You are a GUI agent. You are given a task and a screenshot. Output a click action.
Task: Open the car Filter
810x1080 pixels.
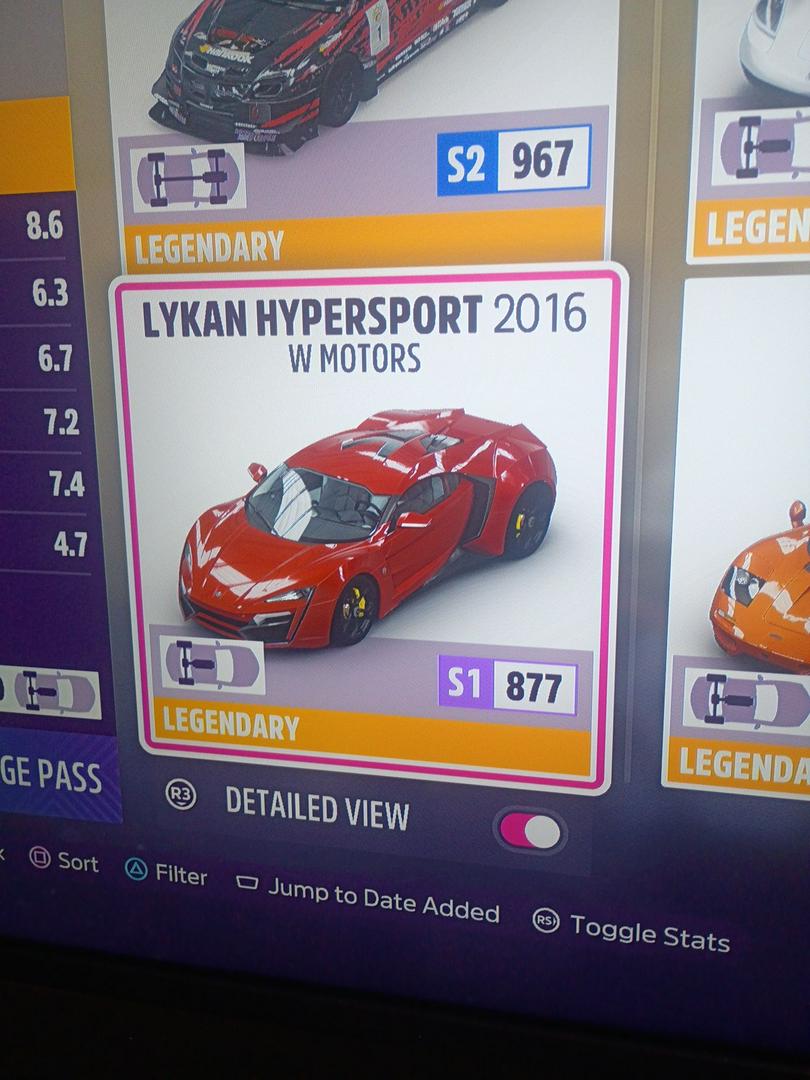[167, 873]
